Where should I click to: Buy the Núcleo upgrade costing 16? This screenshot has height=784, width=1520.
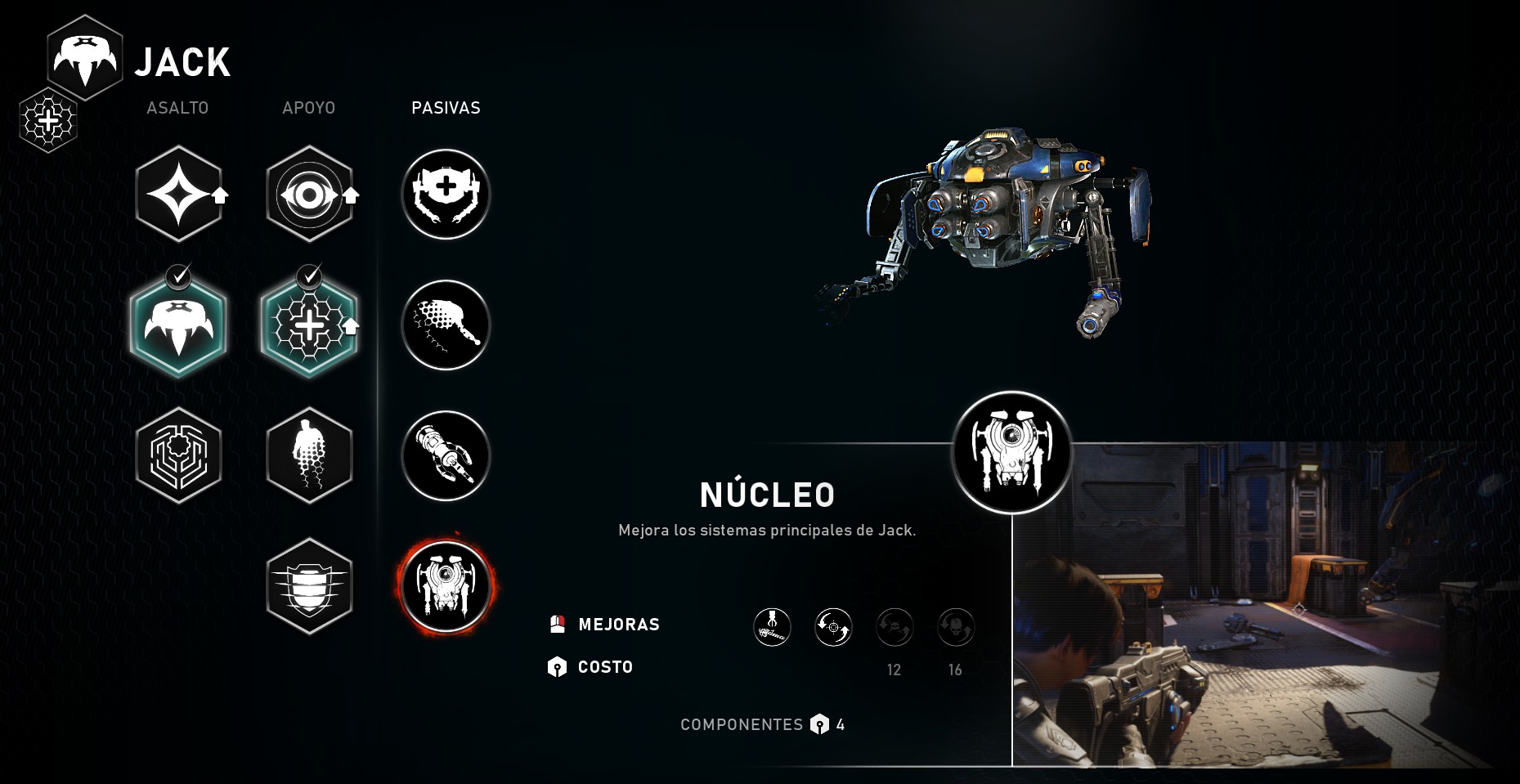click(x=955, y=627)
